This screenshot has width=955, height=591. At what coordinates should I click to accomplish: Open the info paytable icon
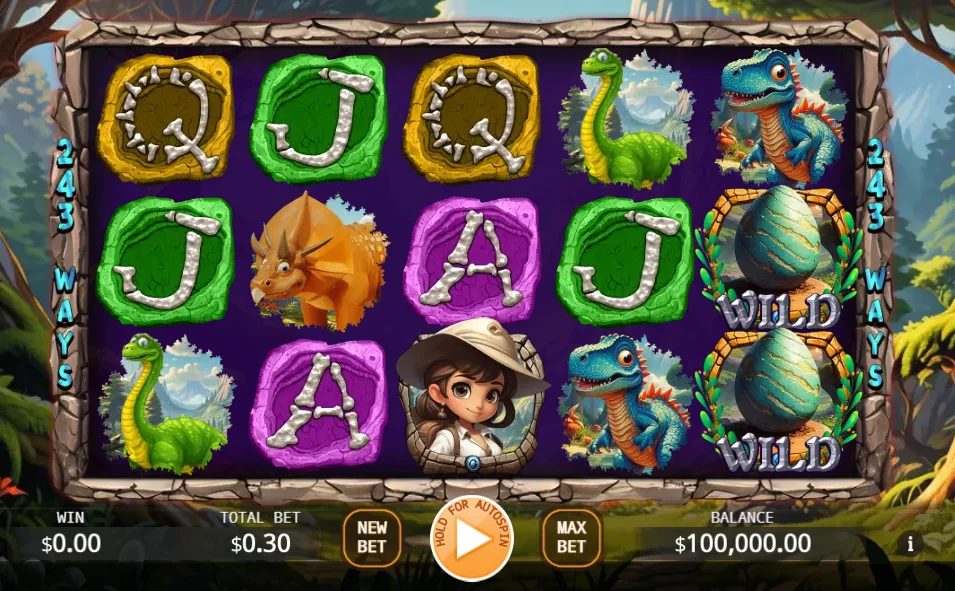910,544
